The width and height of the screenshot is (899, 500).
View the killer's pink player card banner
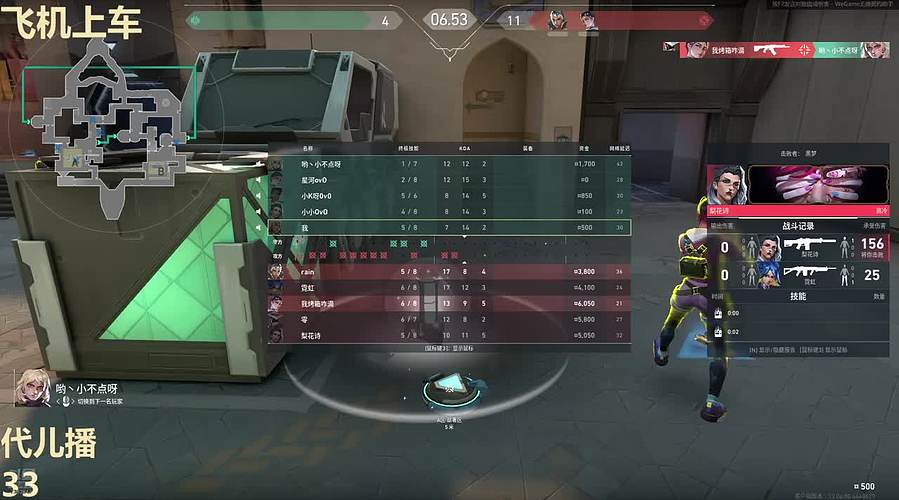817,185
